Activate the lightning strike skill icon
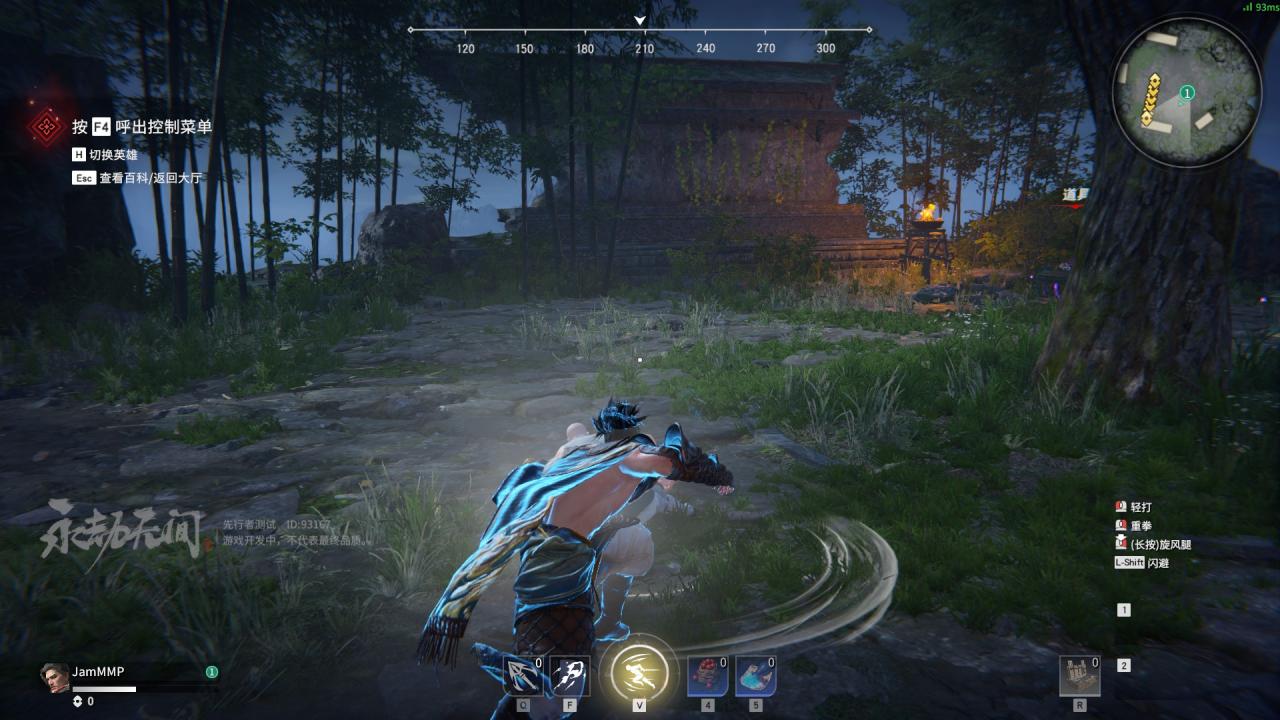Image resolution: width=1280 pixels, height=720 pixels. coord(569,676)
